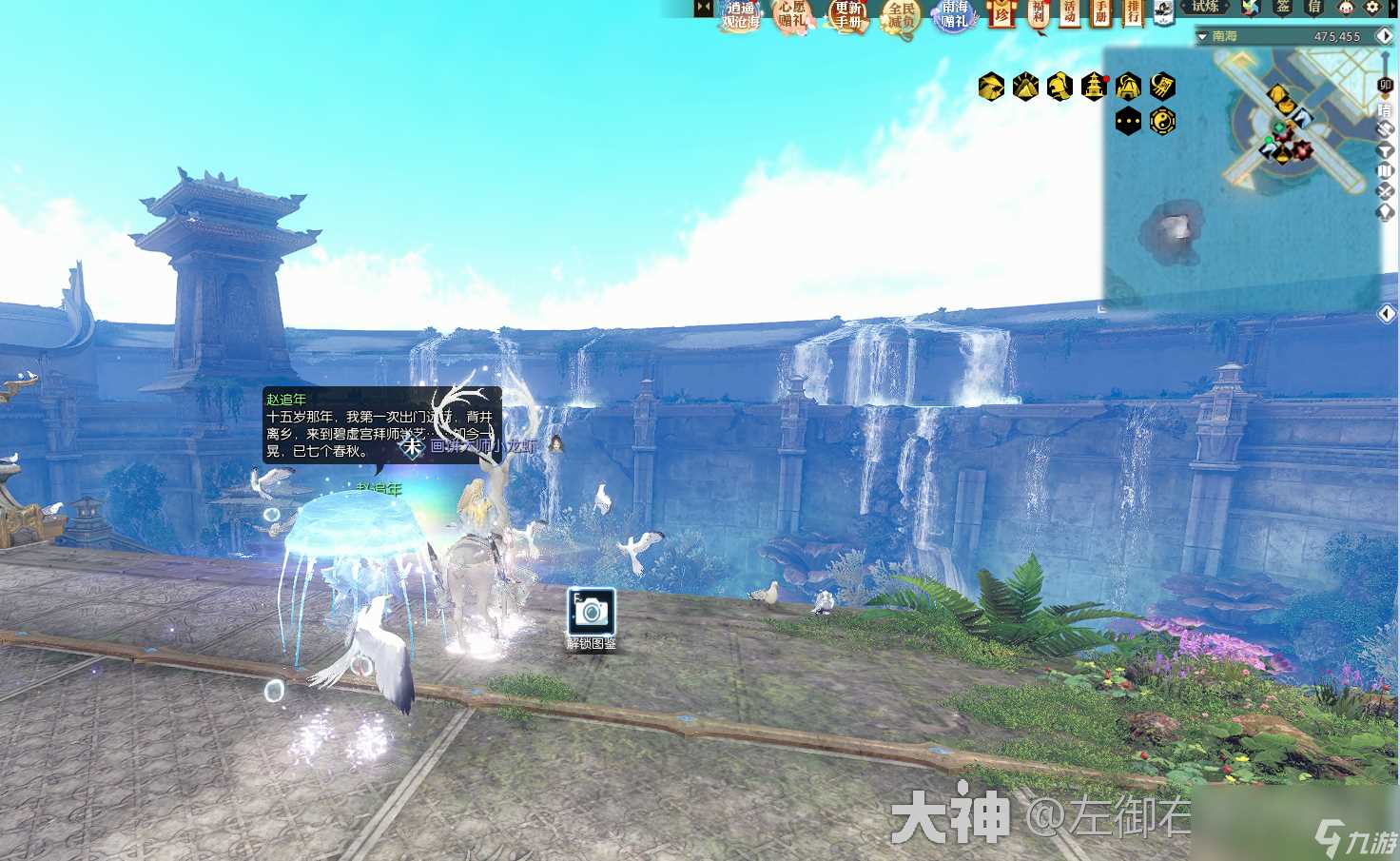Select the yin-yang hexagon icon
This screenshot has width=1400, height=861.
tap(1161, 121)
